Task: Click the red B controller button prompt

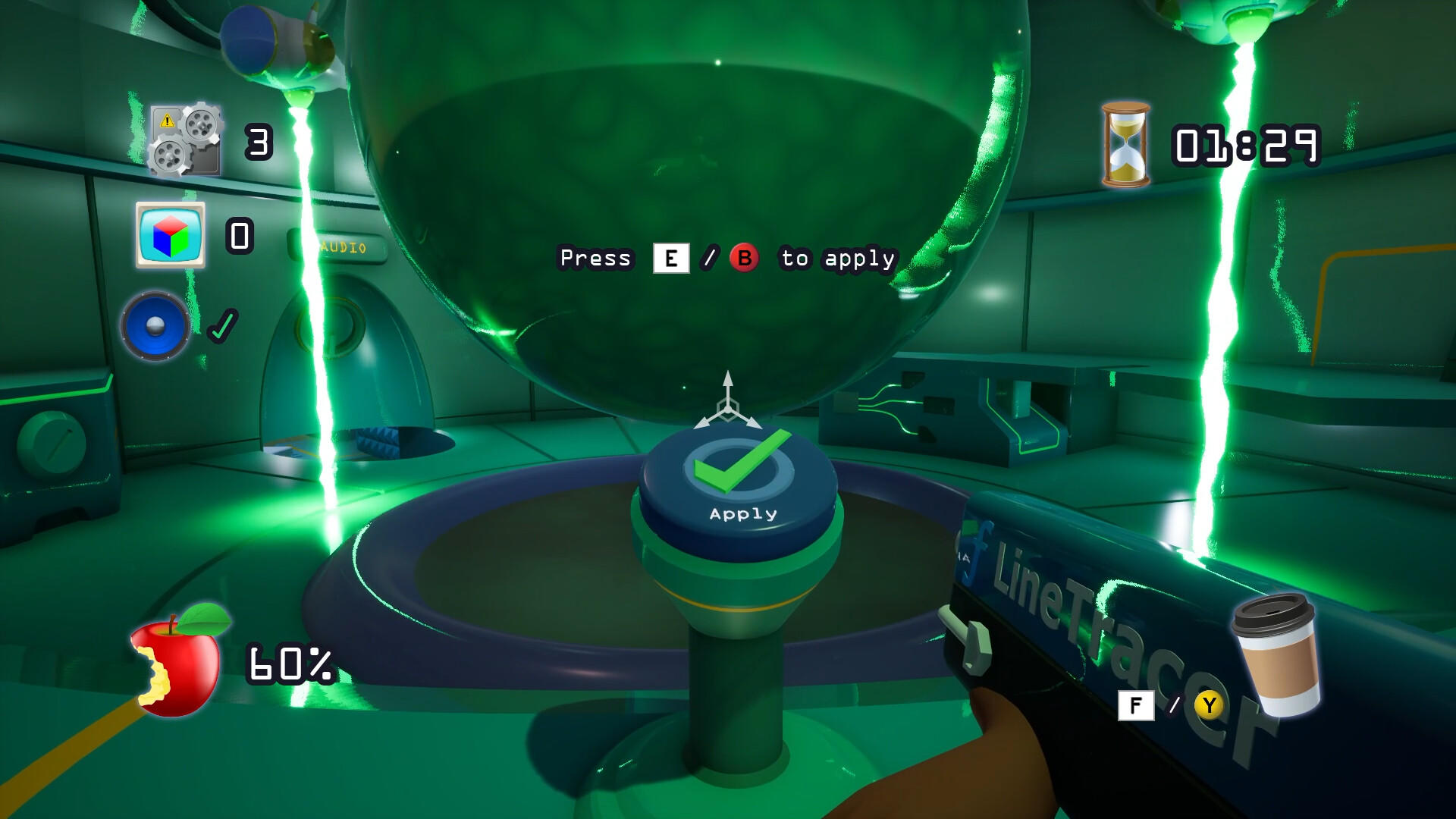Action: click(746, 259)
